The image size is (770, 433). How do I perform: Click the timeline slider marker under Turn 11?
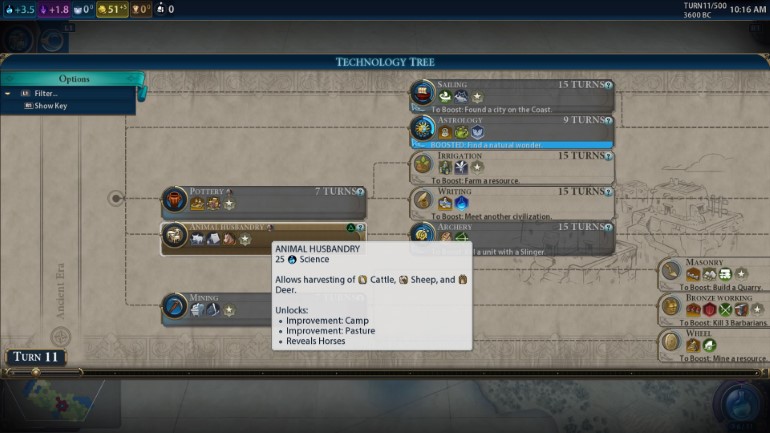[x=36, y=372]
